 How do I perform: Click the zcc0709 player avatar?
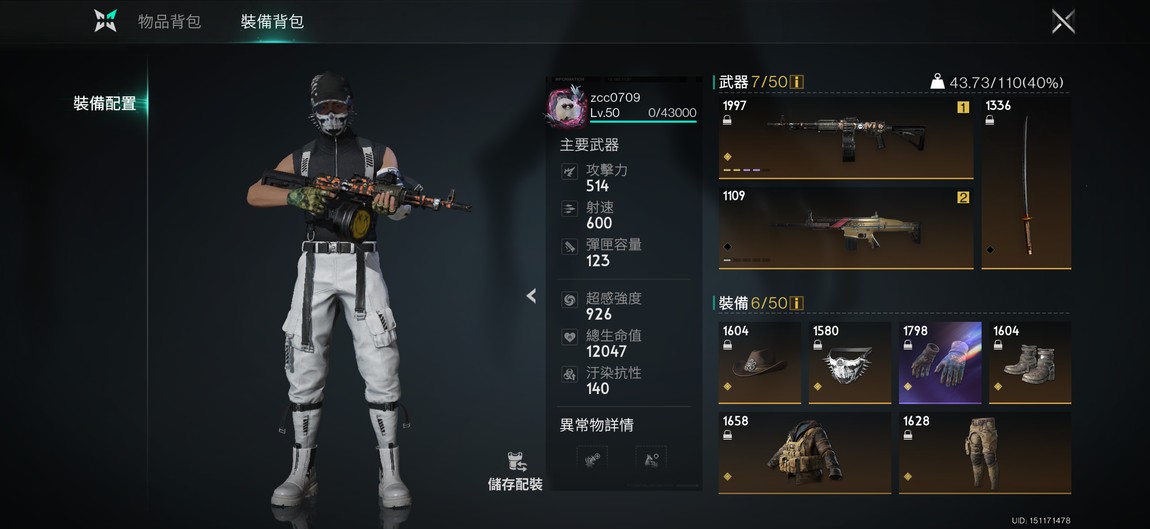coord(567,106)
